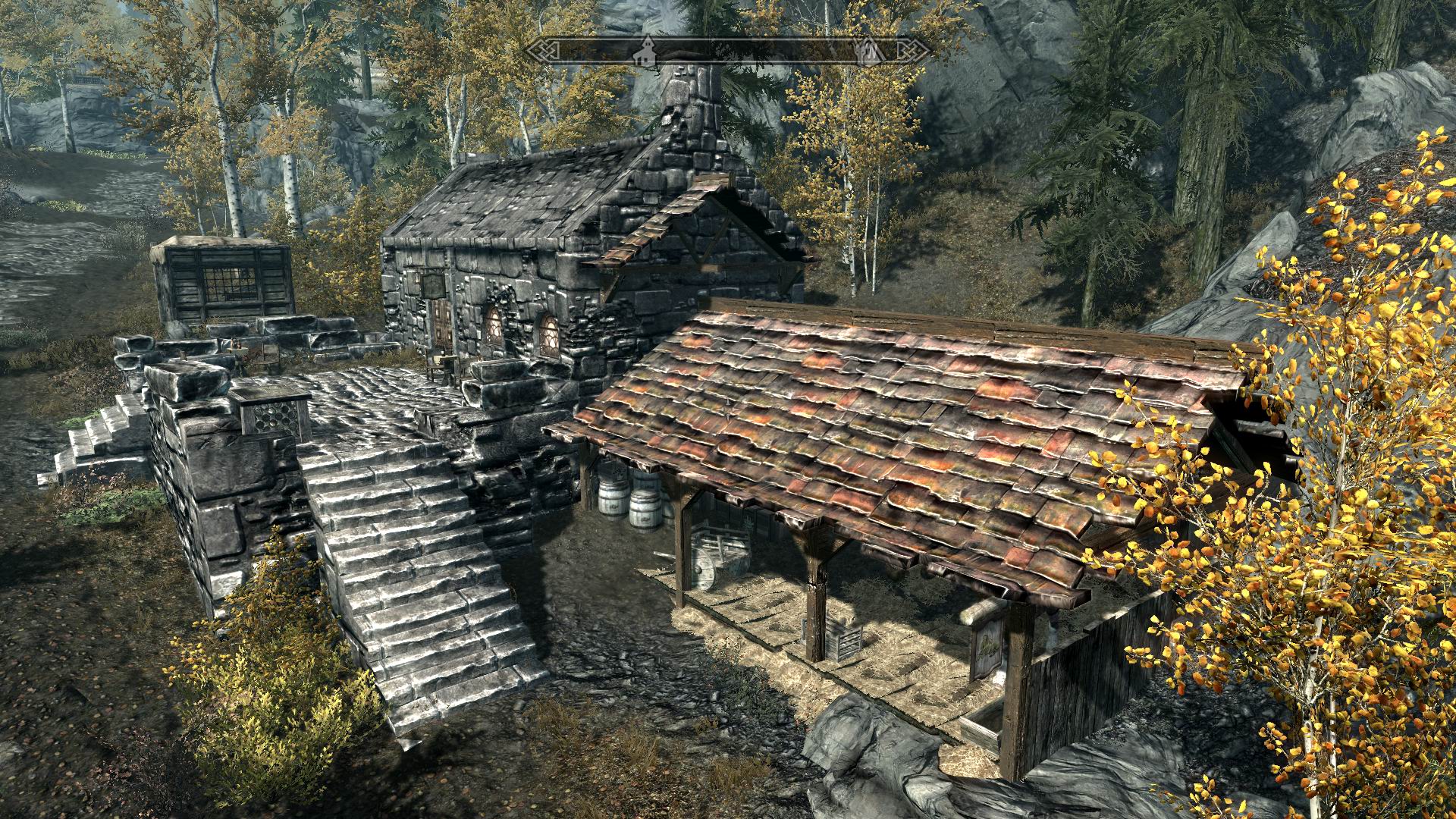The width and height of the screenshot is (1456, 819).
Task: Click the town marker on the compass
Action: click(646, 48)
